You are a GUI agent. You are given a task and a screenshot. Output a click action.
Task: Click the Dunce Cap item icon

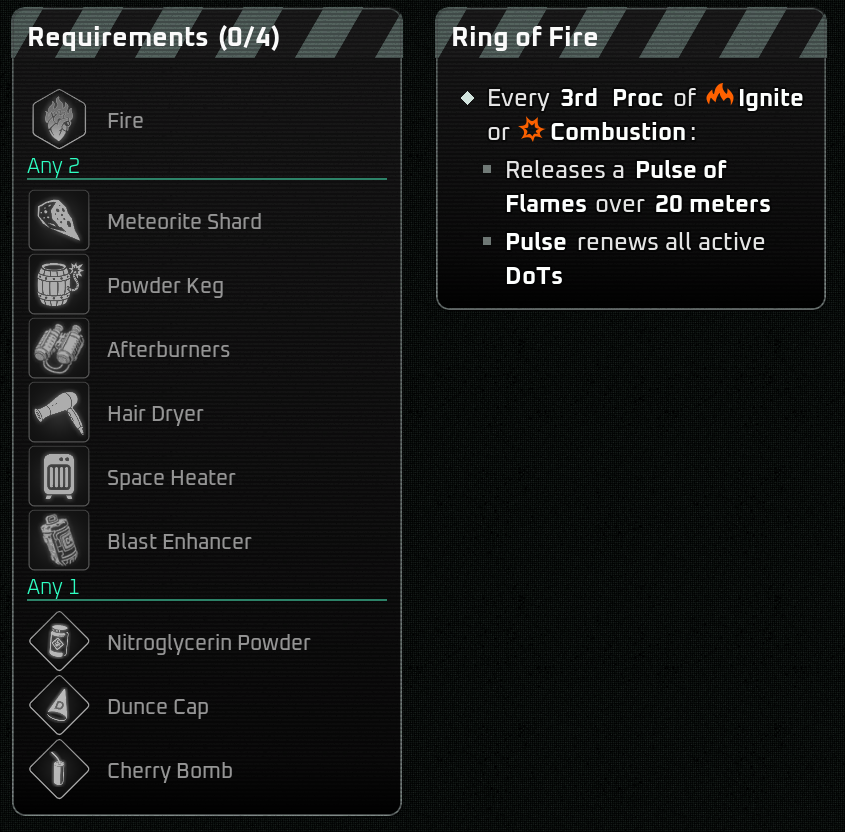[x=59, y=706]
